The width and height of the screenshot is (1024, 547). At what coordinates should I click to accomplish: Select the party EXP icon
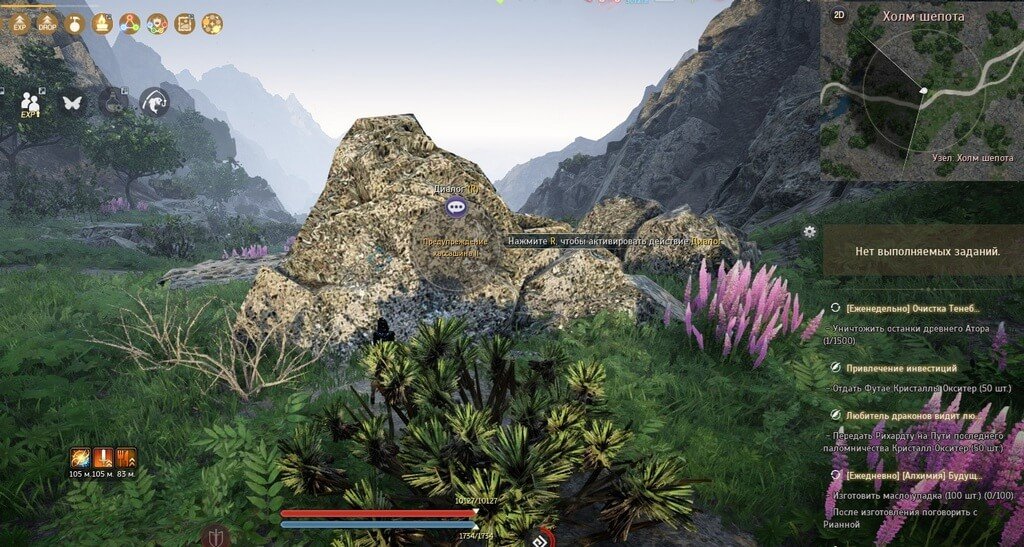(31, 102)
